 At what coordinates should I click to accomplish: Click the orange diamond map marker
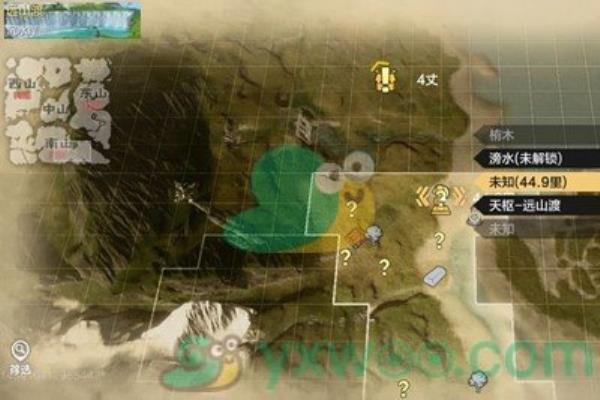356,236
